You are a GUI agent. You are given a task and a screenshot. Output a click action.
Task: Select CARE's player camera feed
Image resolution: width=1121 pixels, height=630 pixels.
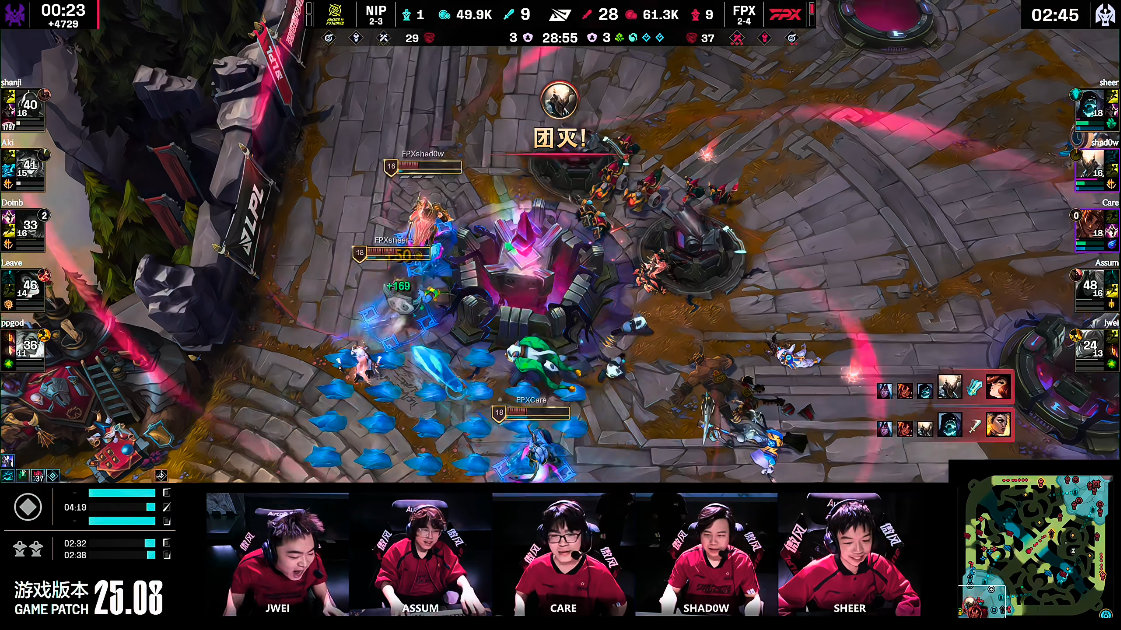point(563,553)
